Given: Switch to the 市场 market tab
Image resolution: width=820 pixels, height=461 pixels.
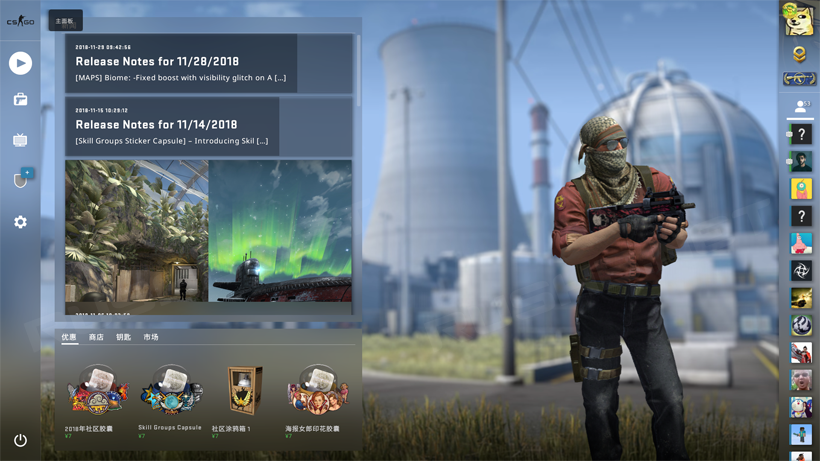Looking at the screenshot, I should (x=151, y=338).
